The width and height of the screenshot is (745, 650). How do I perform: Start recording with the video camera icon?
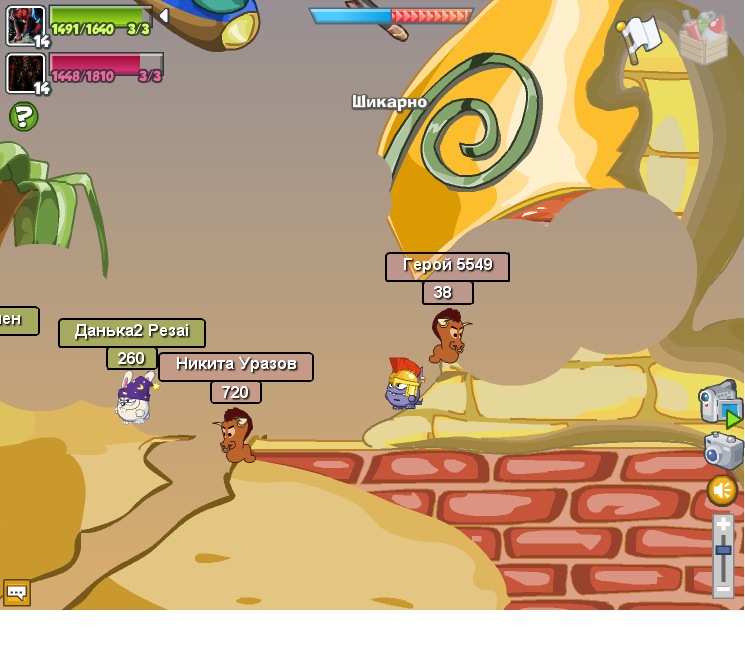[720, 402]
